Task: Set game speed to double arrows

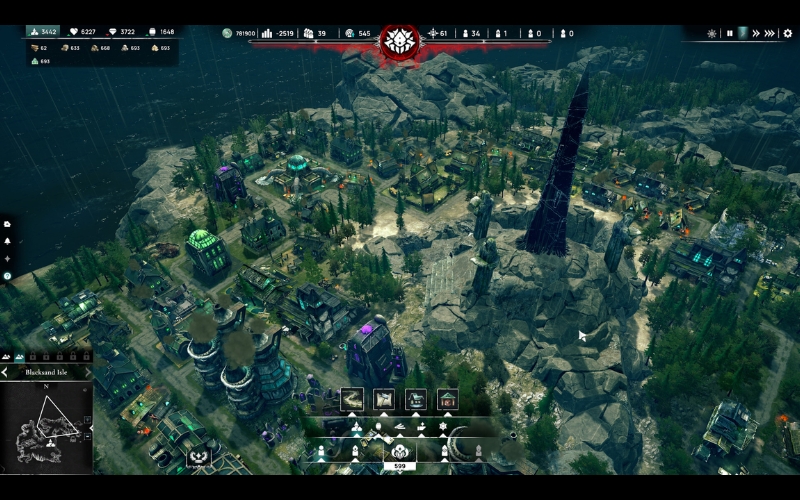Action: [756, 33]
